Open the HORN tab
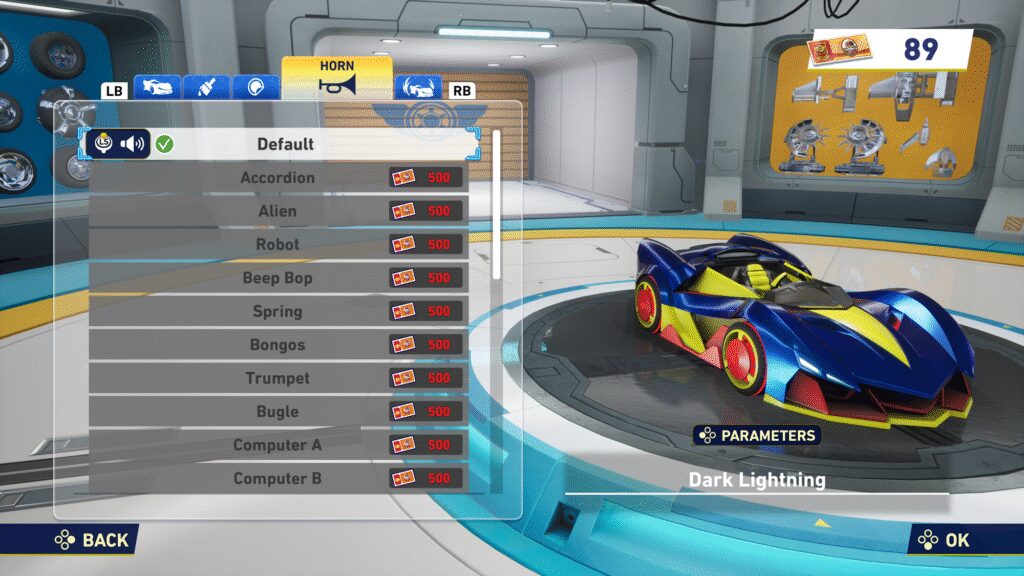Viewport: 1024px width, 576px height. pyautogui.click(x=336, y=77)
